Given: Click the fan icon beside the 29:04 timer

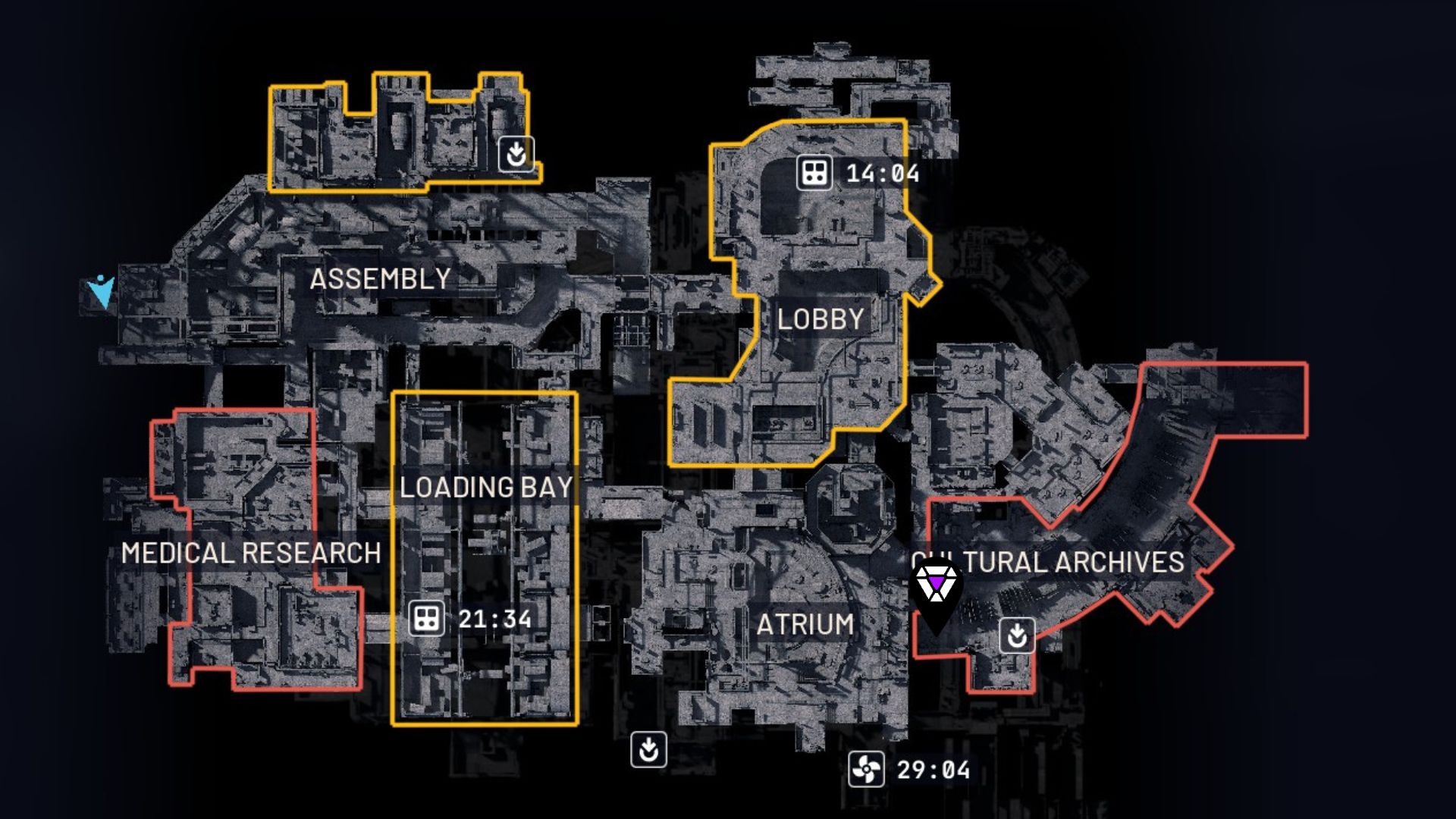Looking at the screenshot, I should click(x=866, y=770).
